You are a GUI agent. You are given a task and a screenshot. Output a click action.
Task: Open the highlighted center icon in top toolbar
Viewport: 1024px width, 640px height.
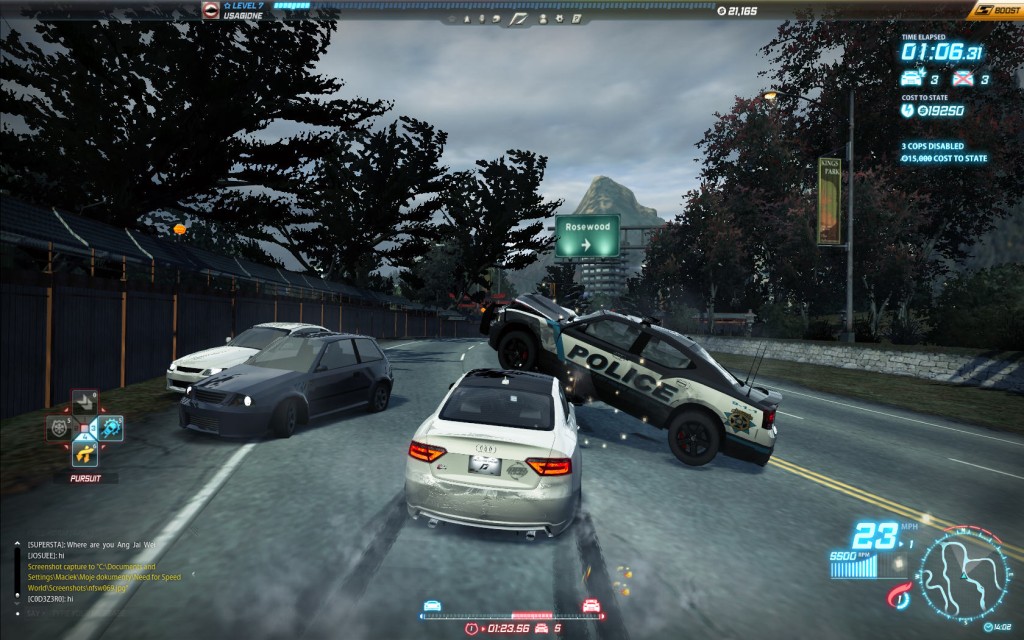point(518,18)
